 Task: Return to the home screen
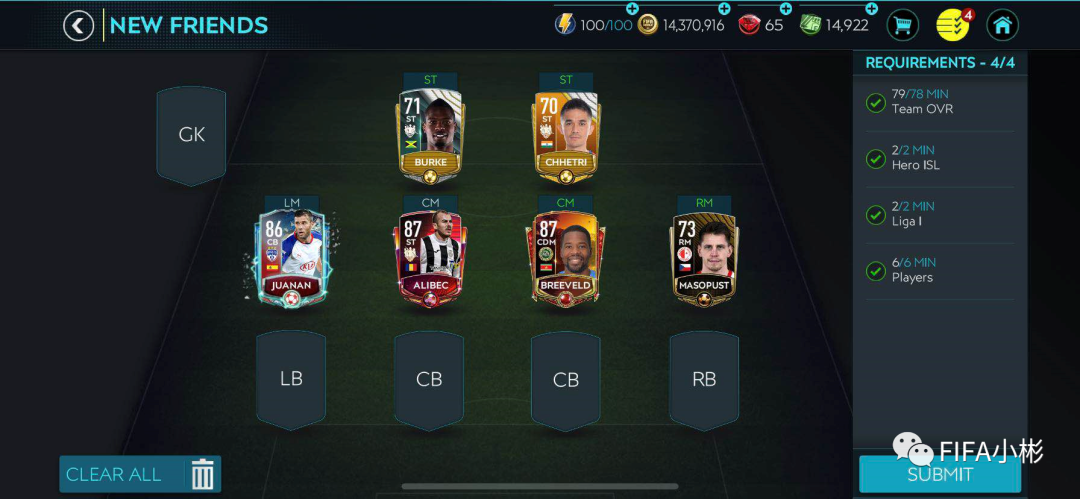1002,25
